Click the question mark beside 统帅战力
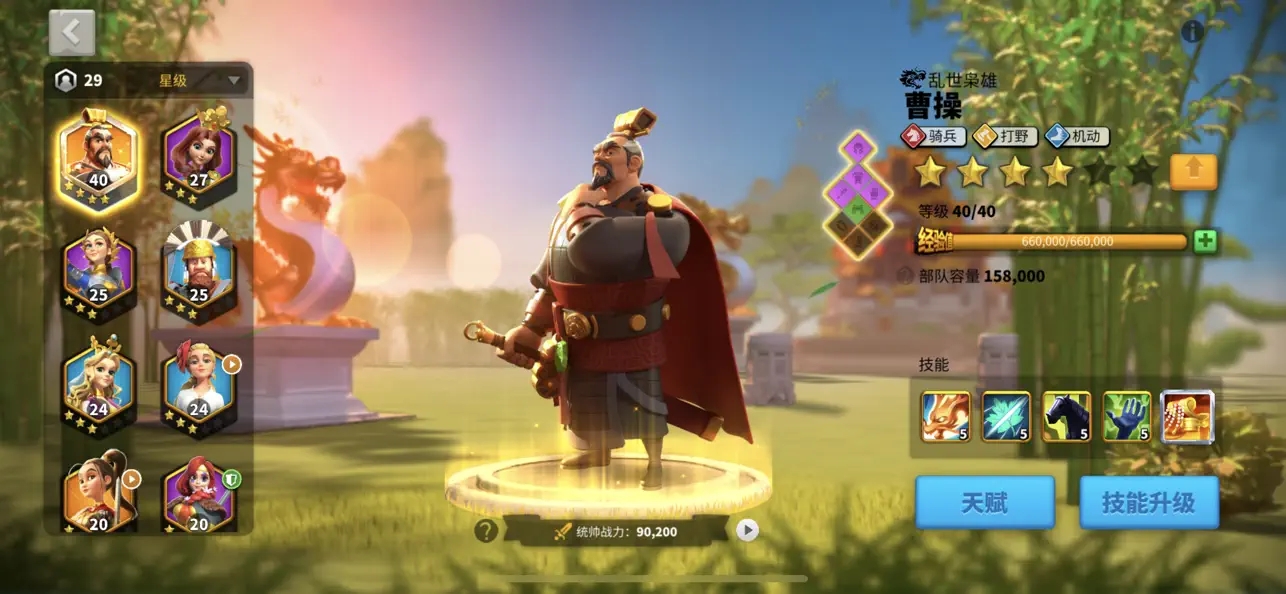The width and height of the screenshot is (1286, 594). (486, 531)
